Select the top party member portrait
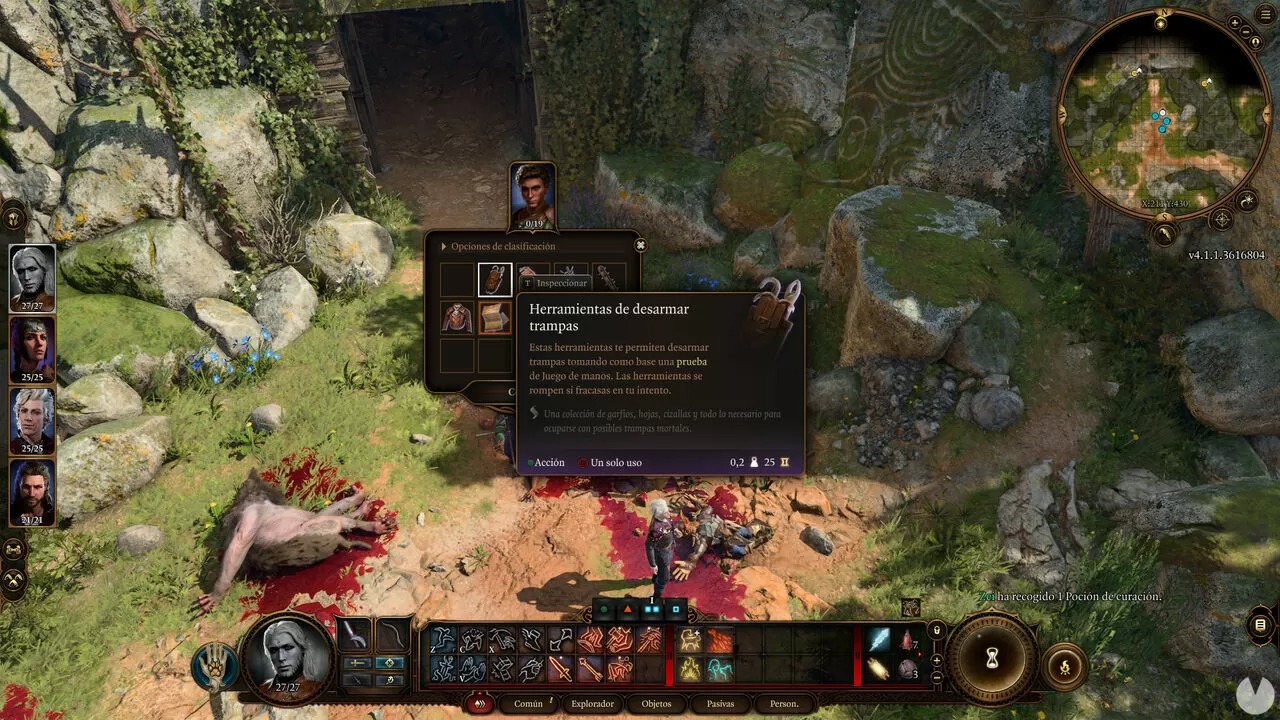Screen dimensions: 1280x720 (x=33, y=277)
